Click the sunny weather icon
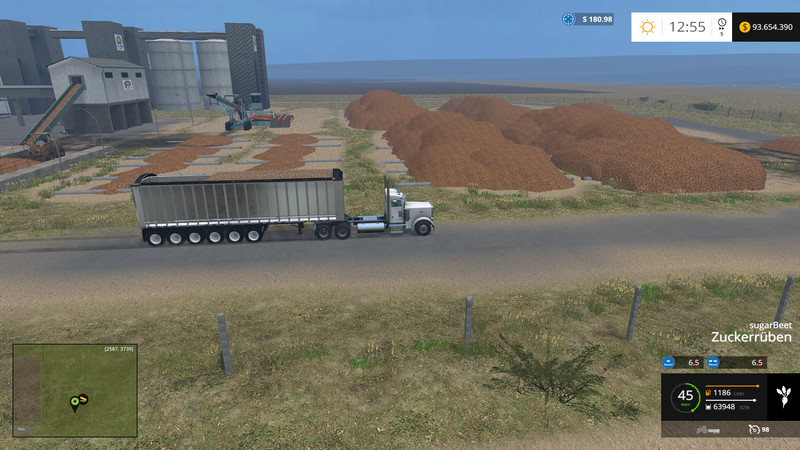800x450 pixels. pyautogui.click(x=648, y=27)
